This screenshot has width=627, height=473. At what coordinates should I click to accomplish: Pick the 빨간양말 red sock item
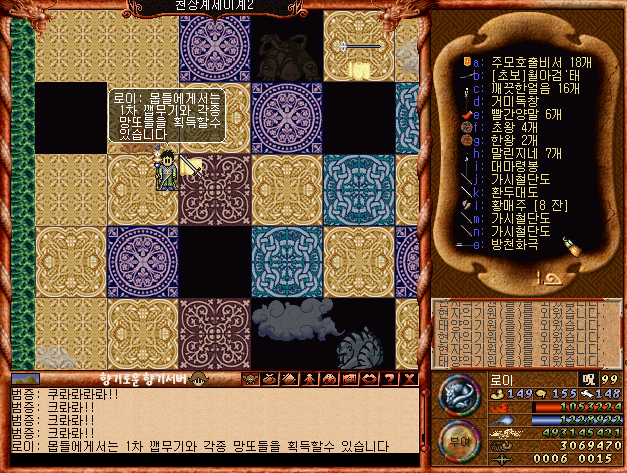(x=527, y=114)
